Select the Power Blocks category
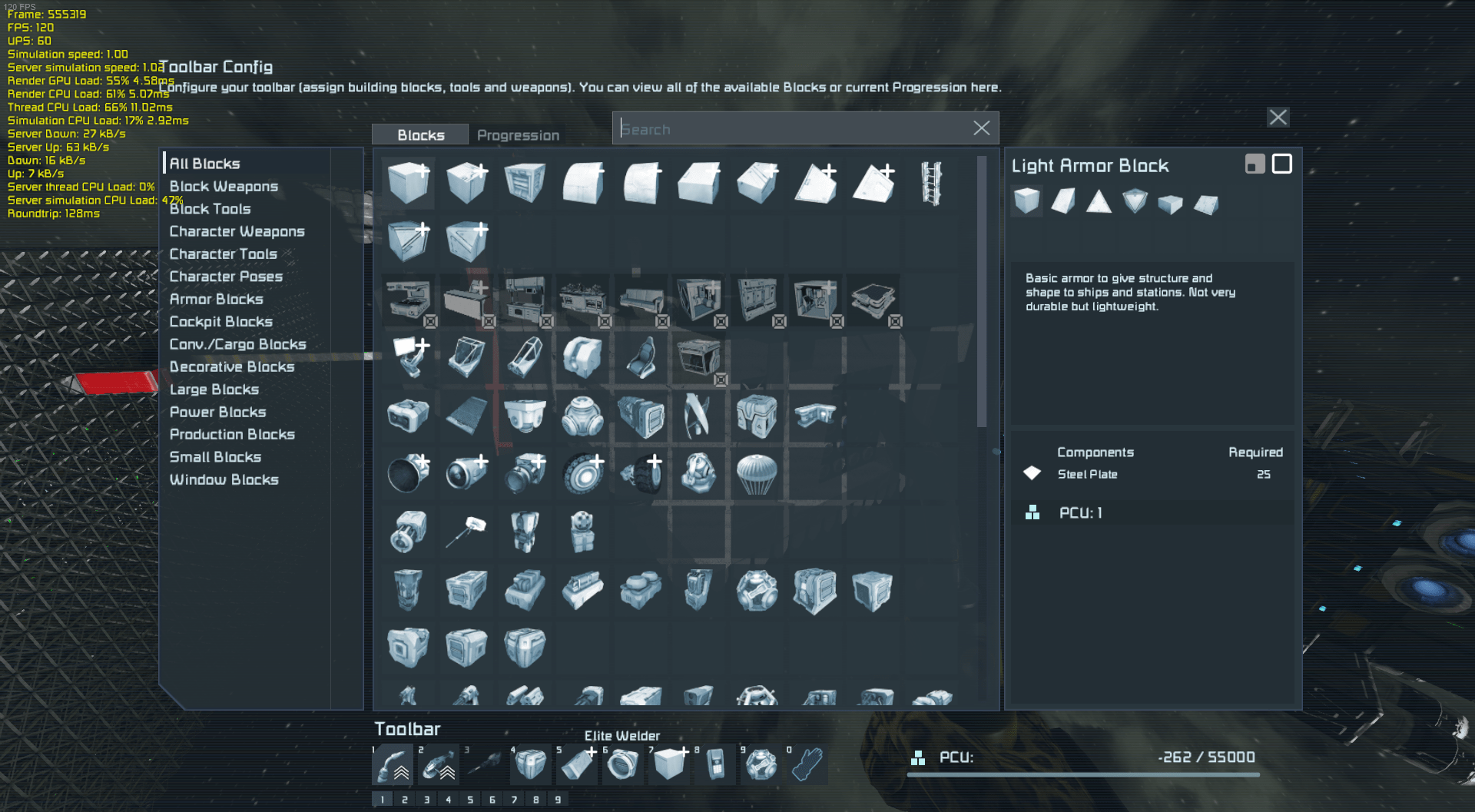This screenshot has width=1475, height=812. [x=217, y=412]
